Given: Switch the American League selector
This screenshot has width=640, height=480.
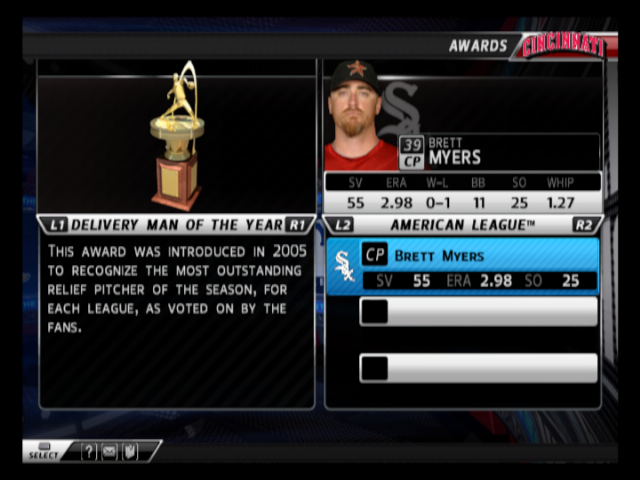Looking at the screenshot, I should (x=462, y=225).
